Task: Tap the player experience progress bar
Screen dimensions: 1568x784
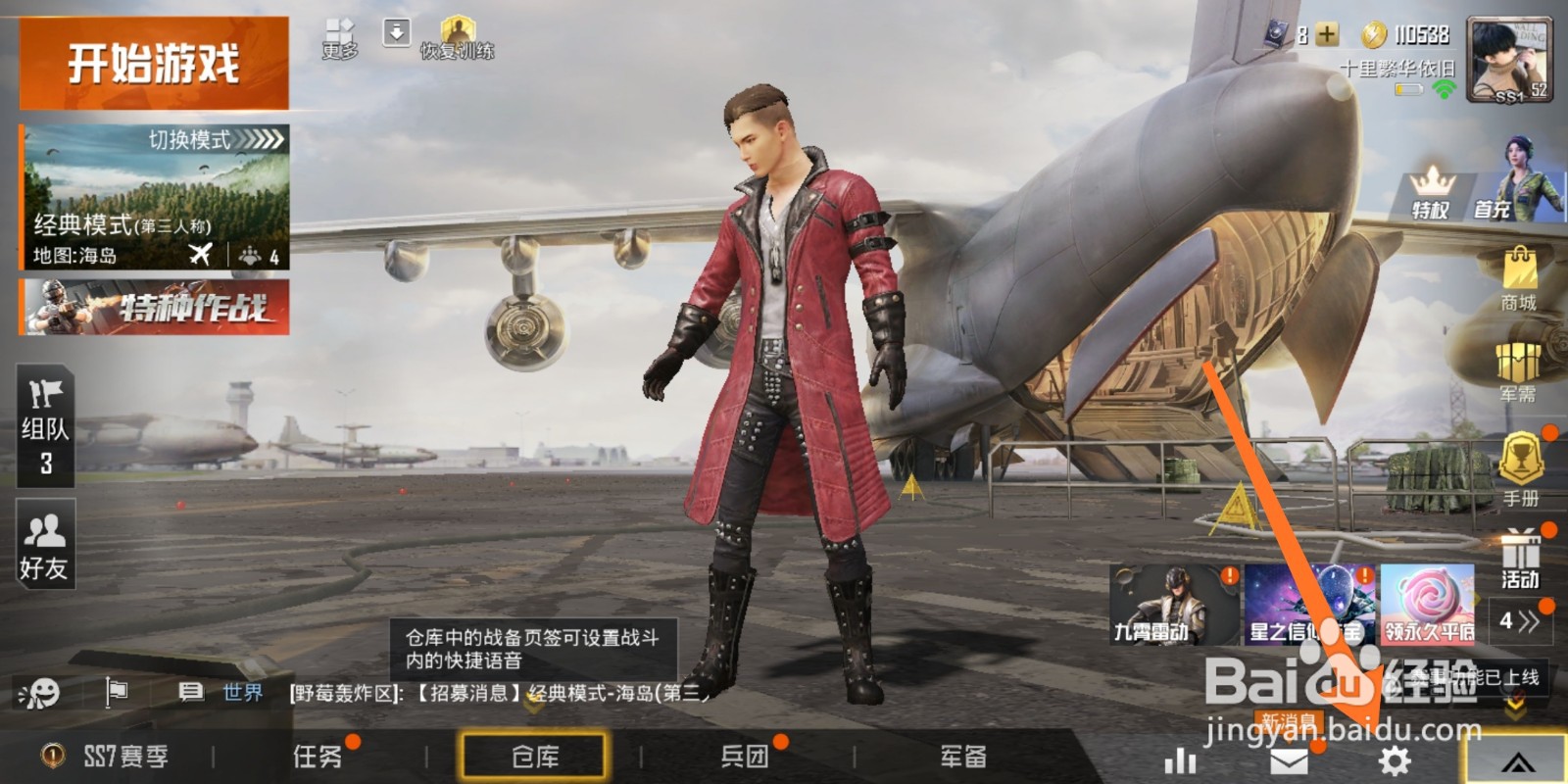Action: 1411,88
